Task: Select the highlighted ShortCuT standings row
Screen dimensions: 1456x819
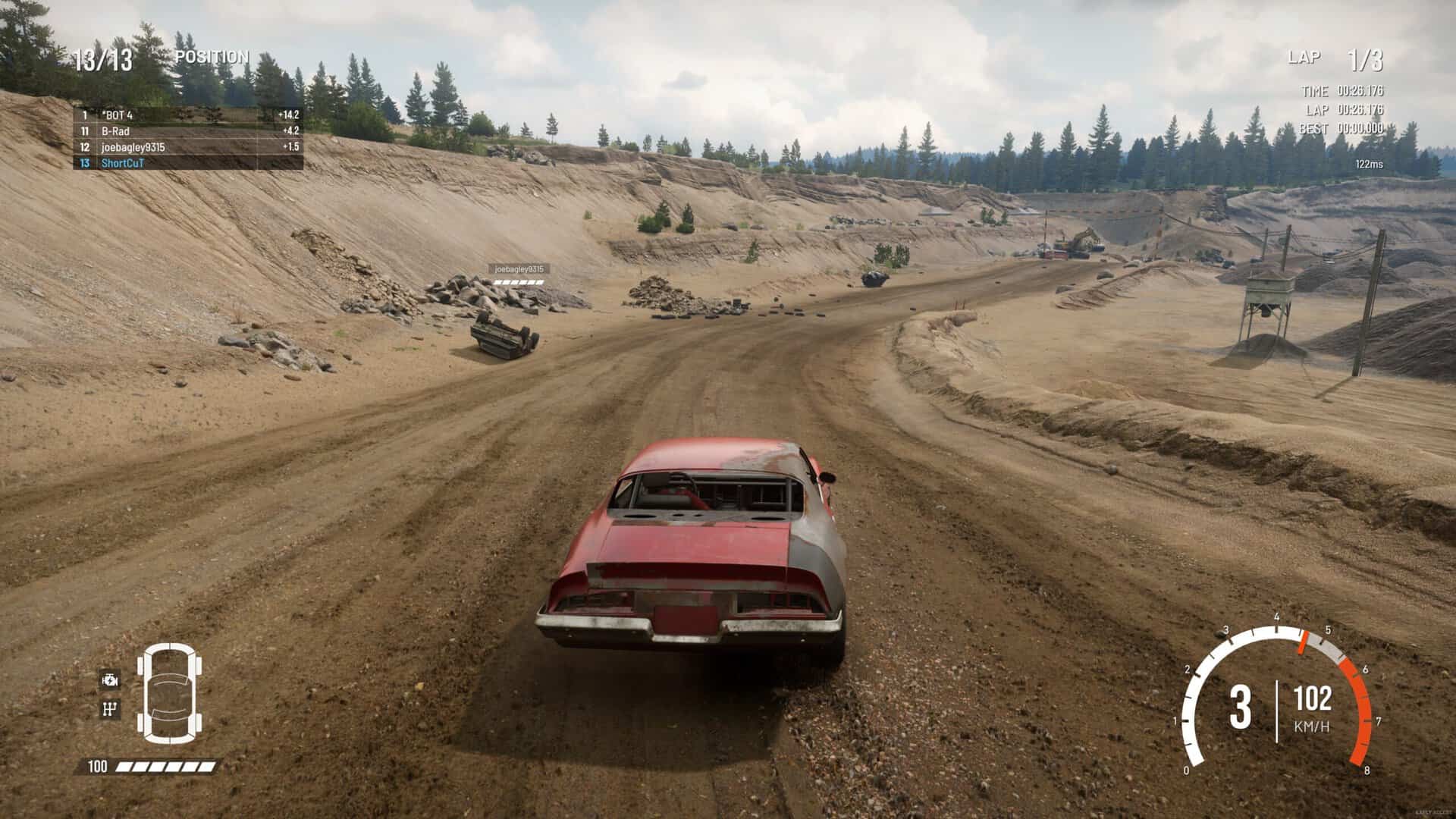Action: (188, 163)
